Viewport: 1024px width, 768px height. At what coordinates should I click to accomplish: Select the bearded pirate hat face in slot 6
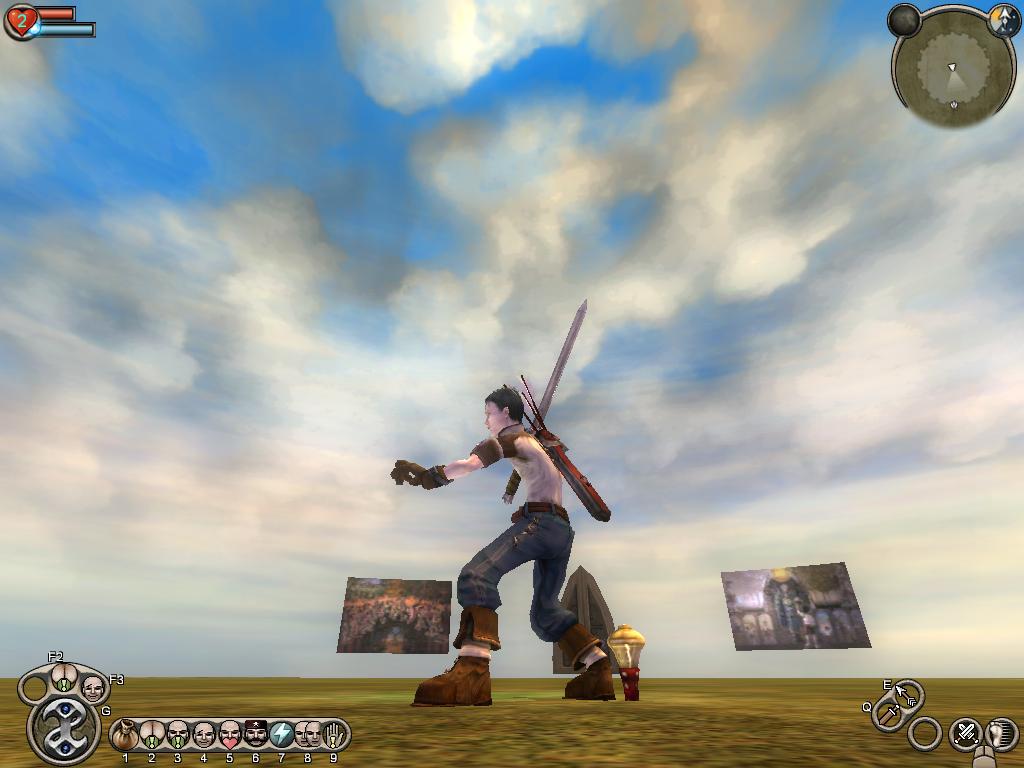click(x=255, y=736)
